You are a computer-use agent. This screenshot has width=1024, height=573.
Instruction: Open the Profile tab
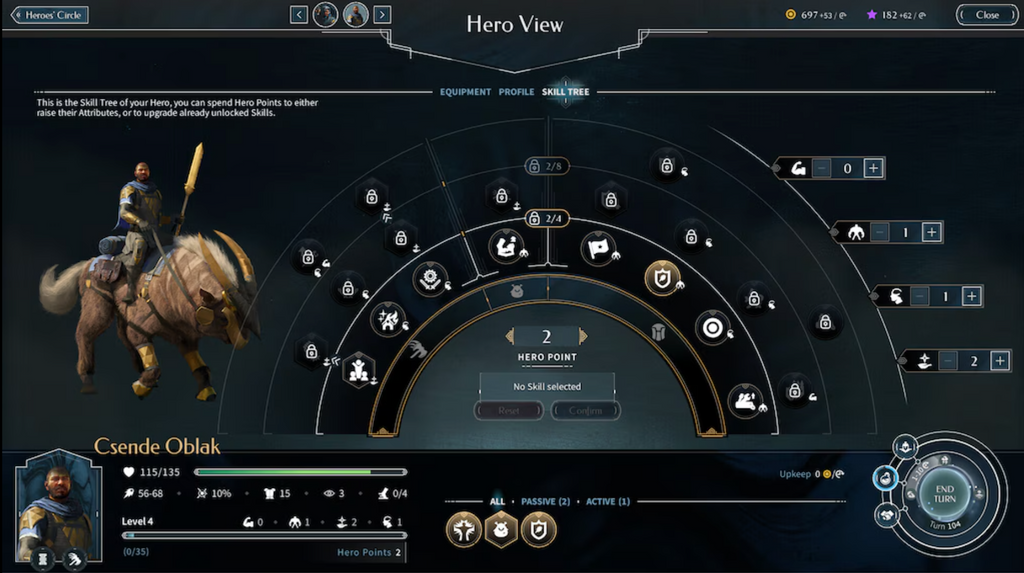(516, 92)
